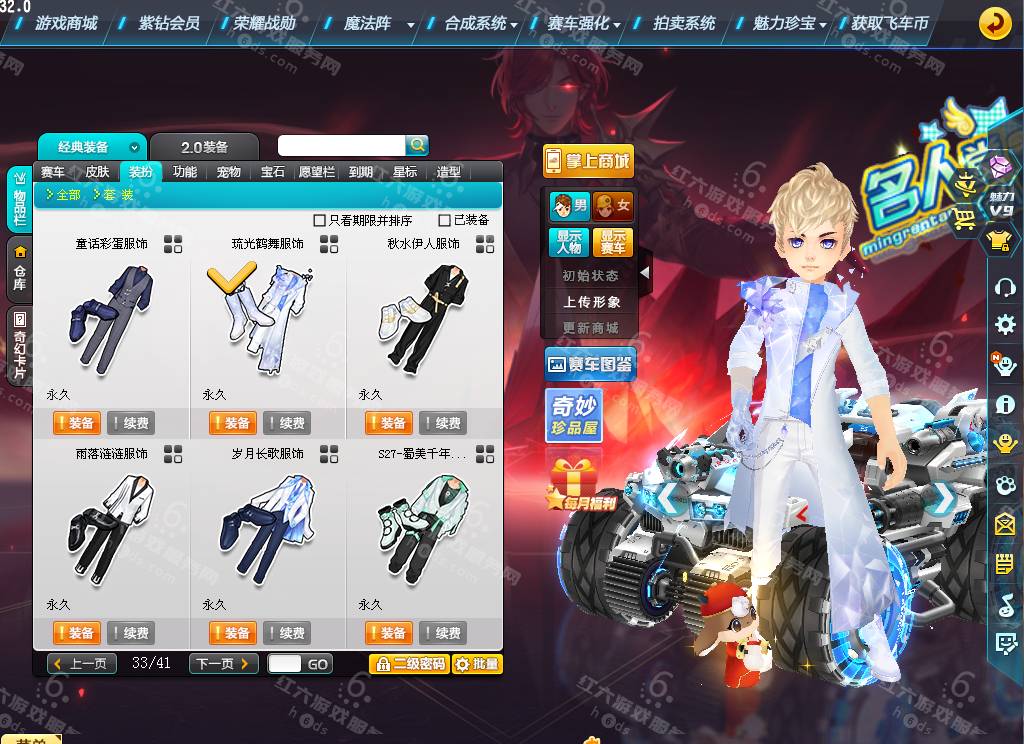Viewport: 1024px width, 744px height.
Task: Toggle the 只看期限并排序 checkbox
Action: tap(320, 220)
